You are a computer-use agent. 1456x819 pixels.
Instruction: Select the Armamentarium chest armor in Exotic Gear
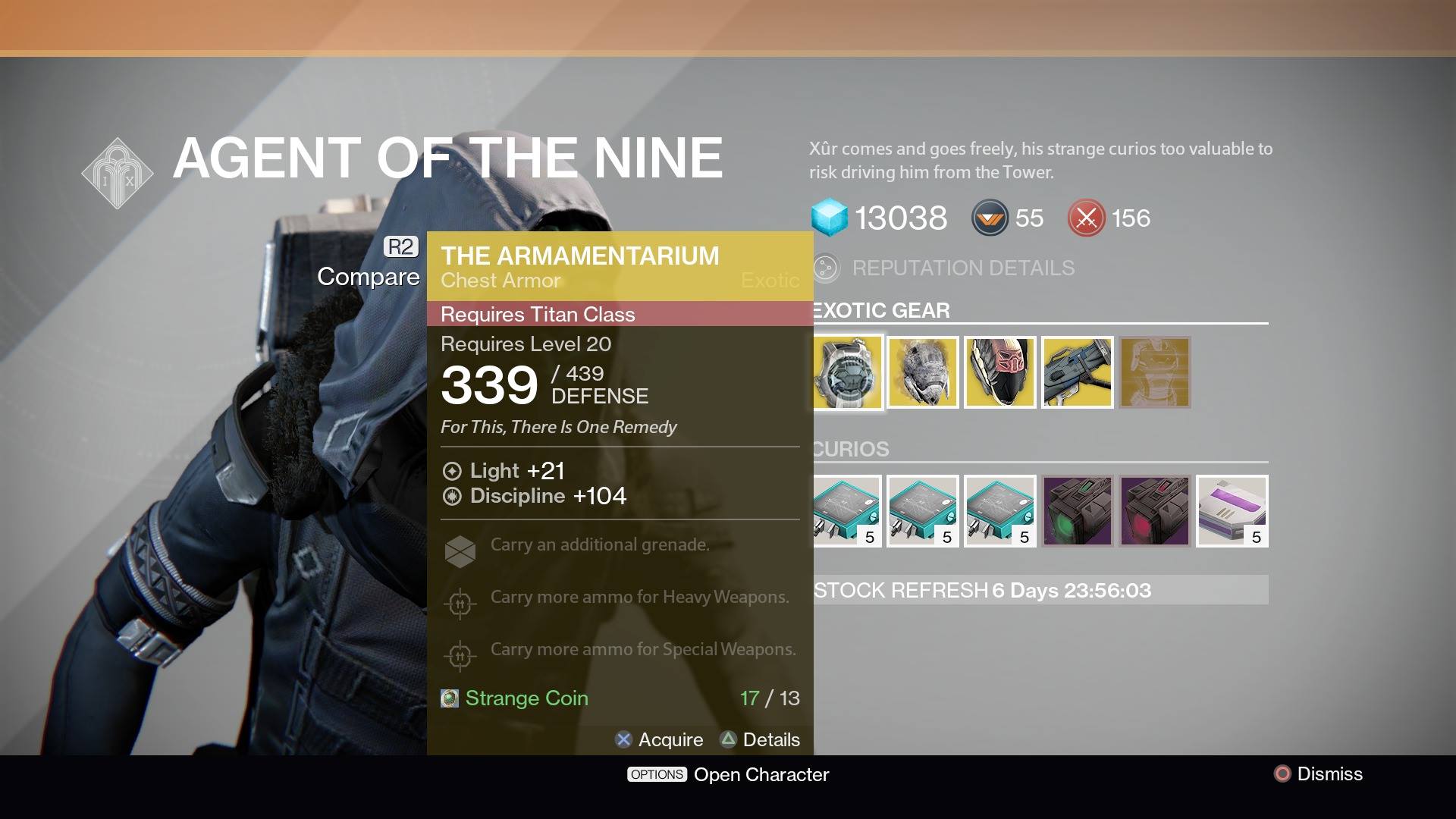click(x=848, y=372)
